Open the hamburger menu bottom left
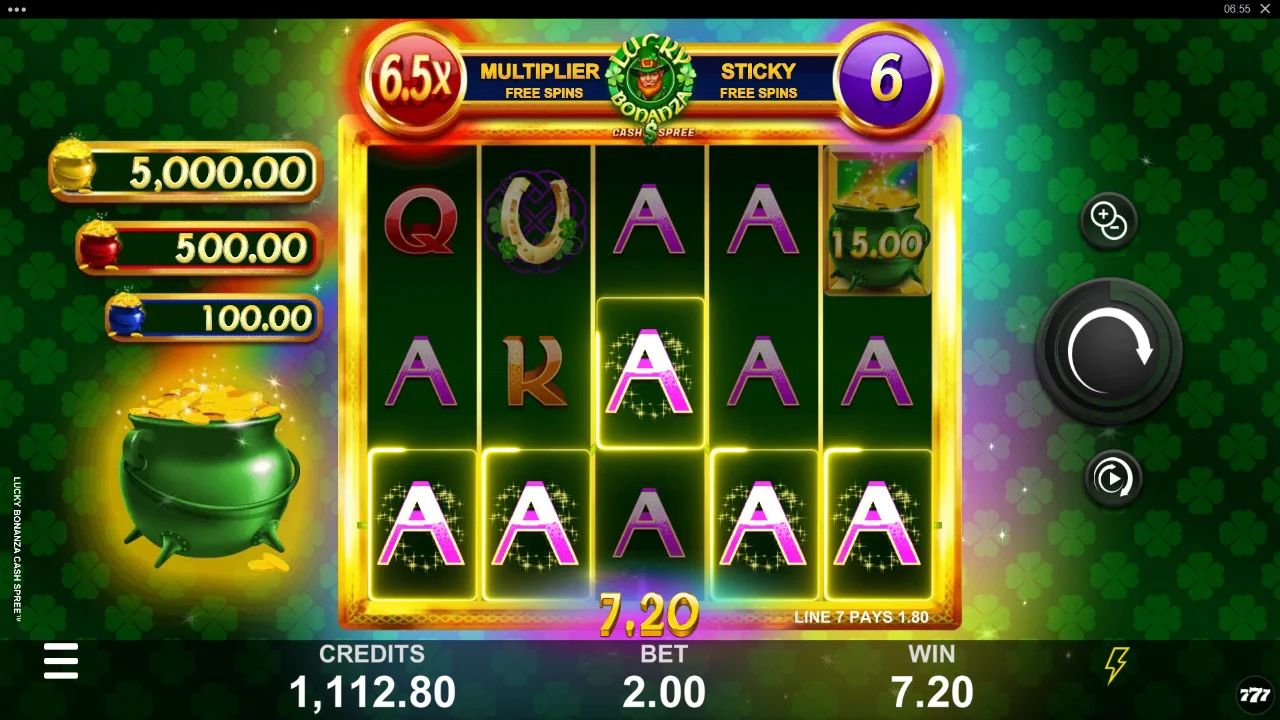 61,661
